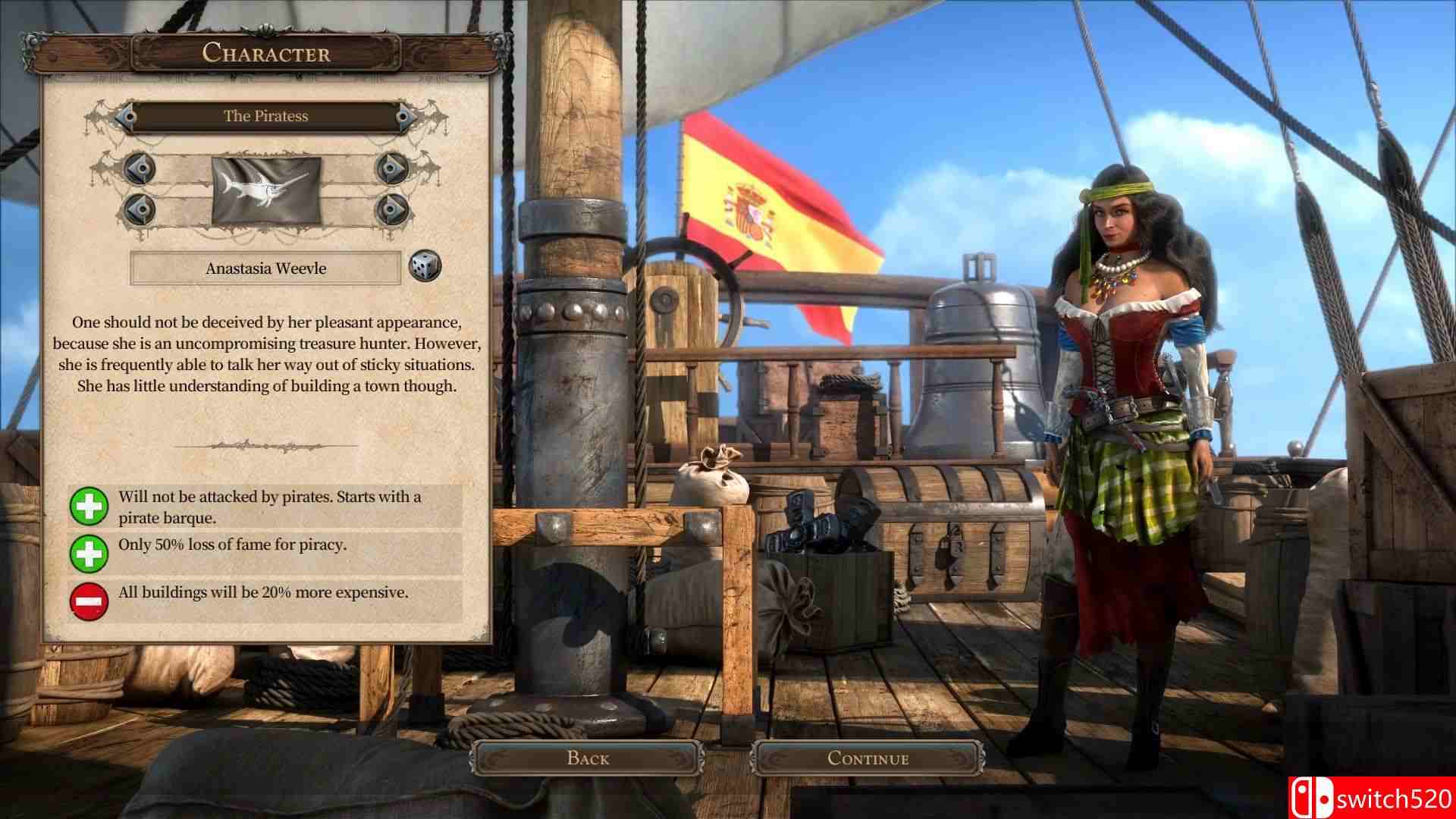Select the top-left flag arrow button

(138, 168)
